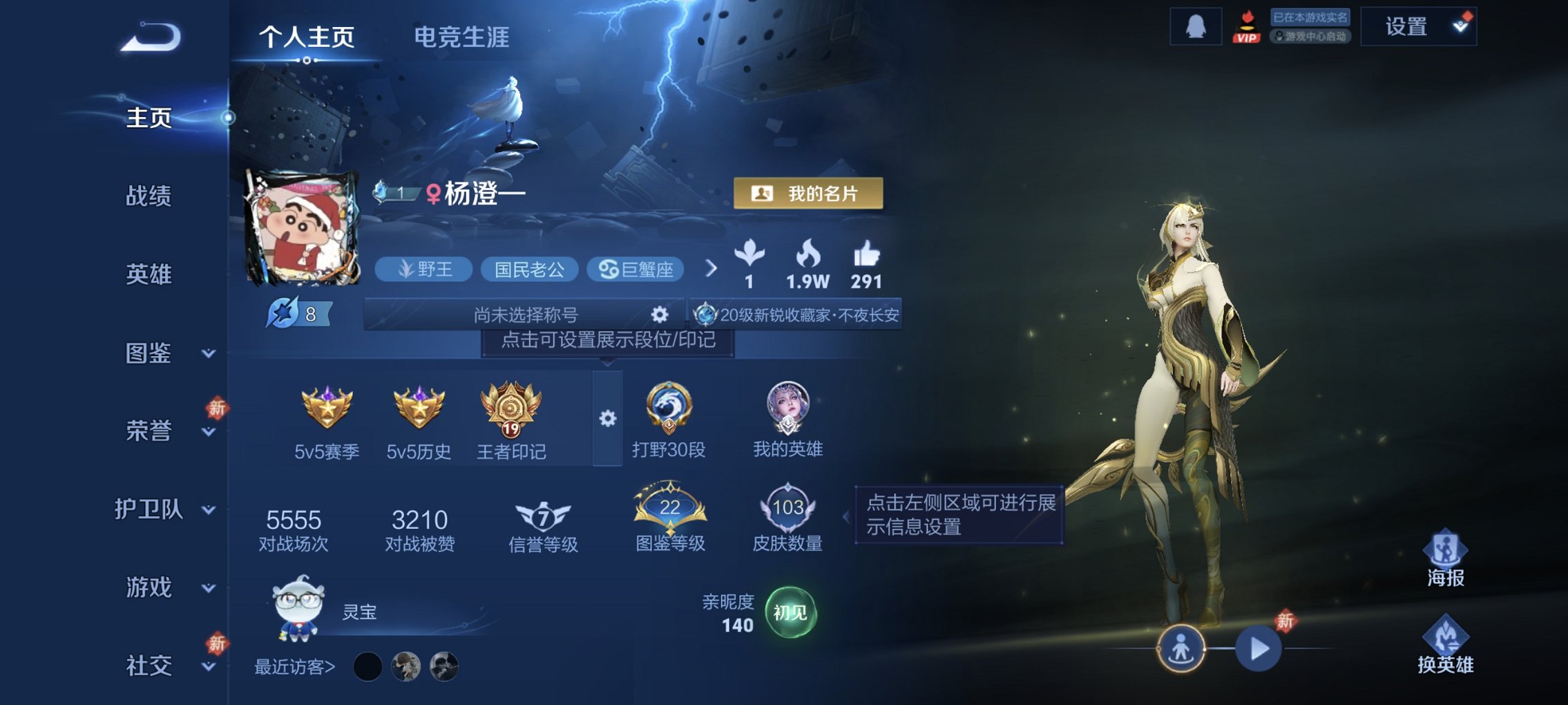
Task: Switch to the 电竞生涯 tab
Action: coord(461,38)
